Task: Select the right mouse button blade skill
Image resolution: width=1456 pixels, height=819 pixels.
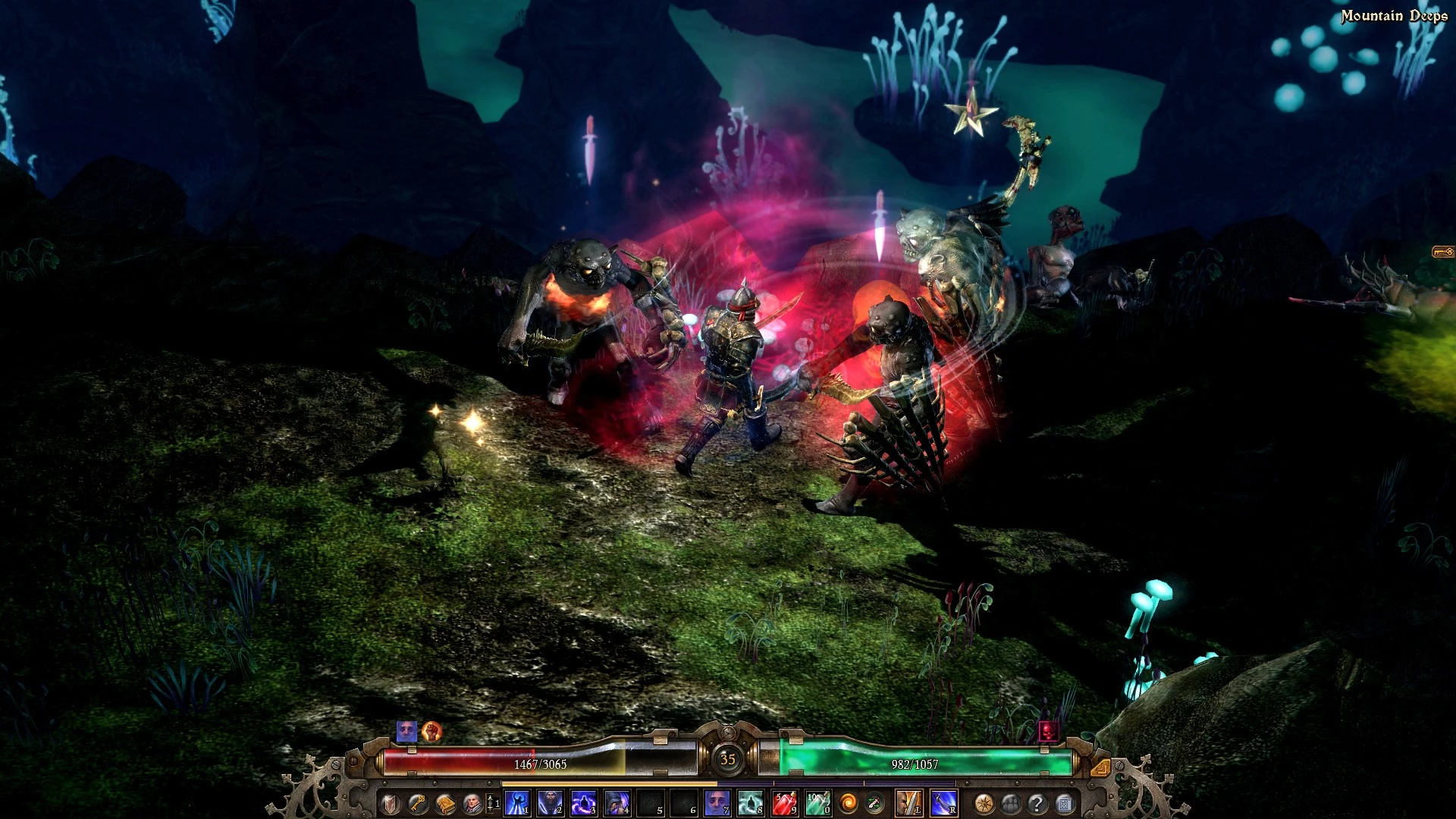Action: click(x=943, y=803)
